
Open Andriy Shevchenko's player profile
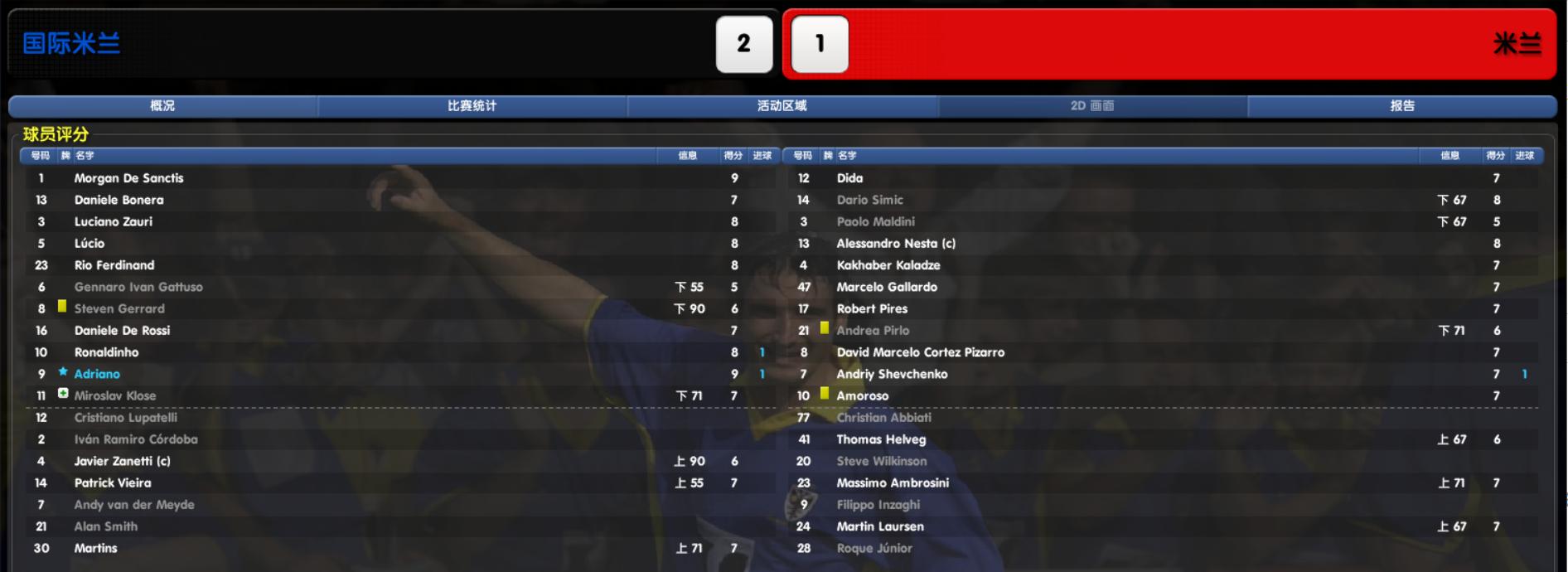tap(892, 374)
